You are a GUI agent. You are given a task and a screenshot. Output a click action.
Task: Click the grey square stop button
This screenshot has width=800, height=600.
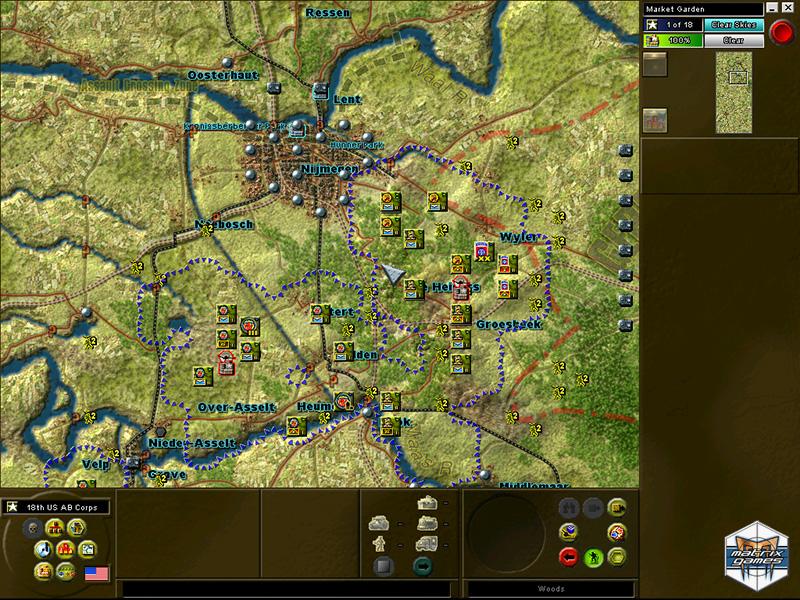click(381, 566)
